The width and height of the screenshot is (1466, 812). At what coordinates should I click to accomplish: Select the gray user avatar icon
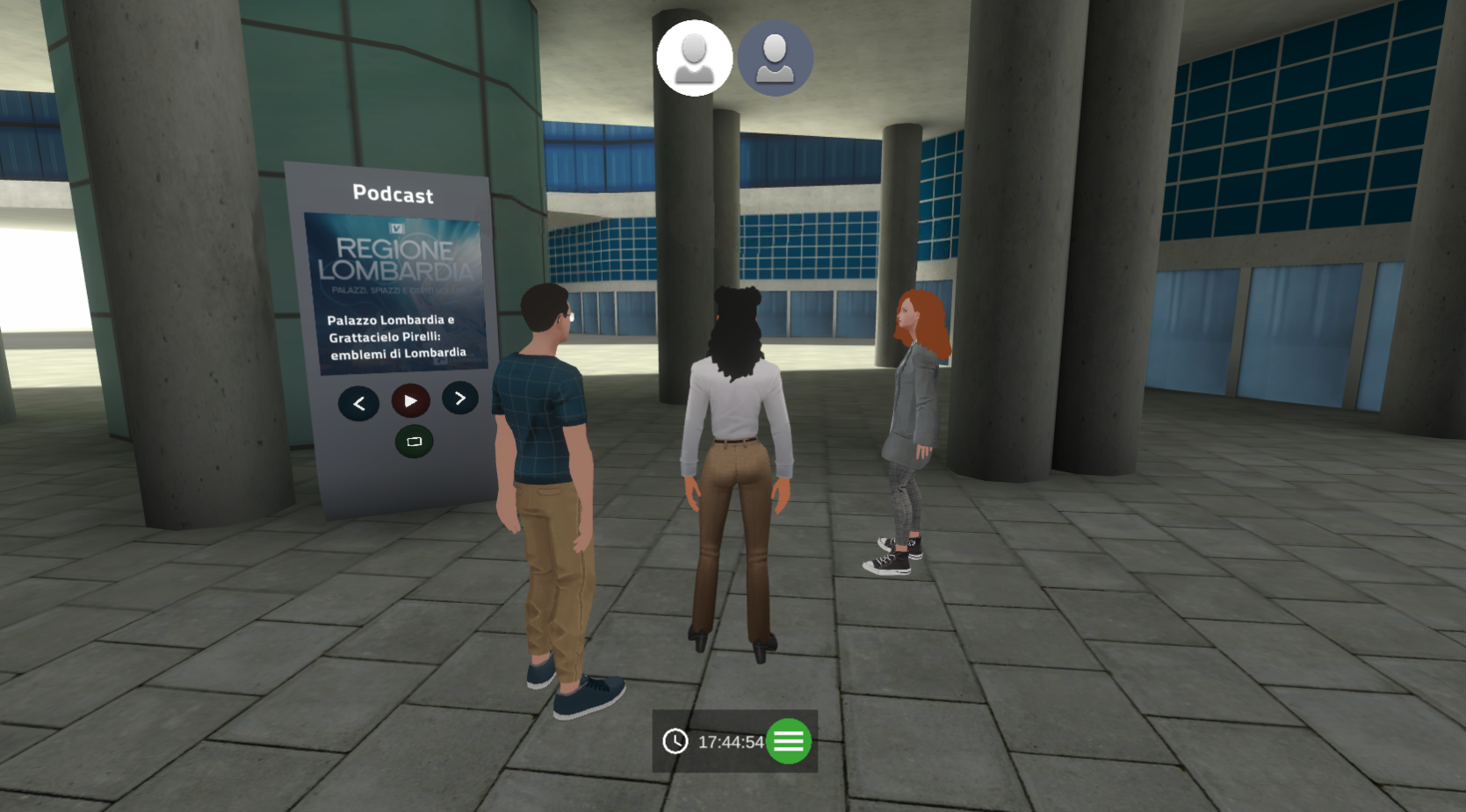point(775,58)
